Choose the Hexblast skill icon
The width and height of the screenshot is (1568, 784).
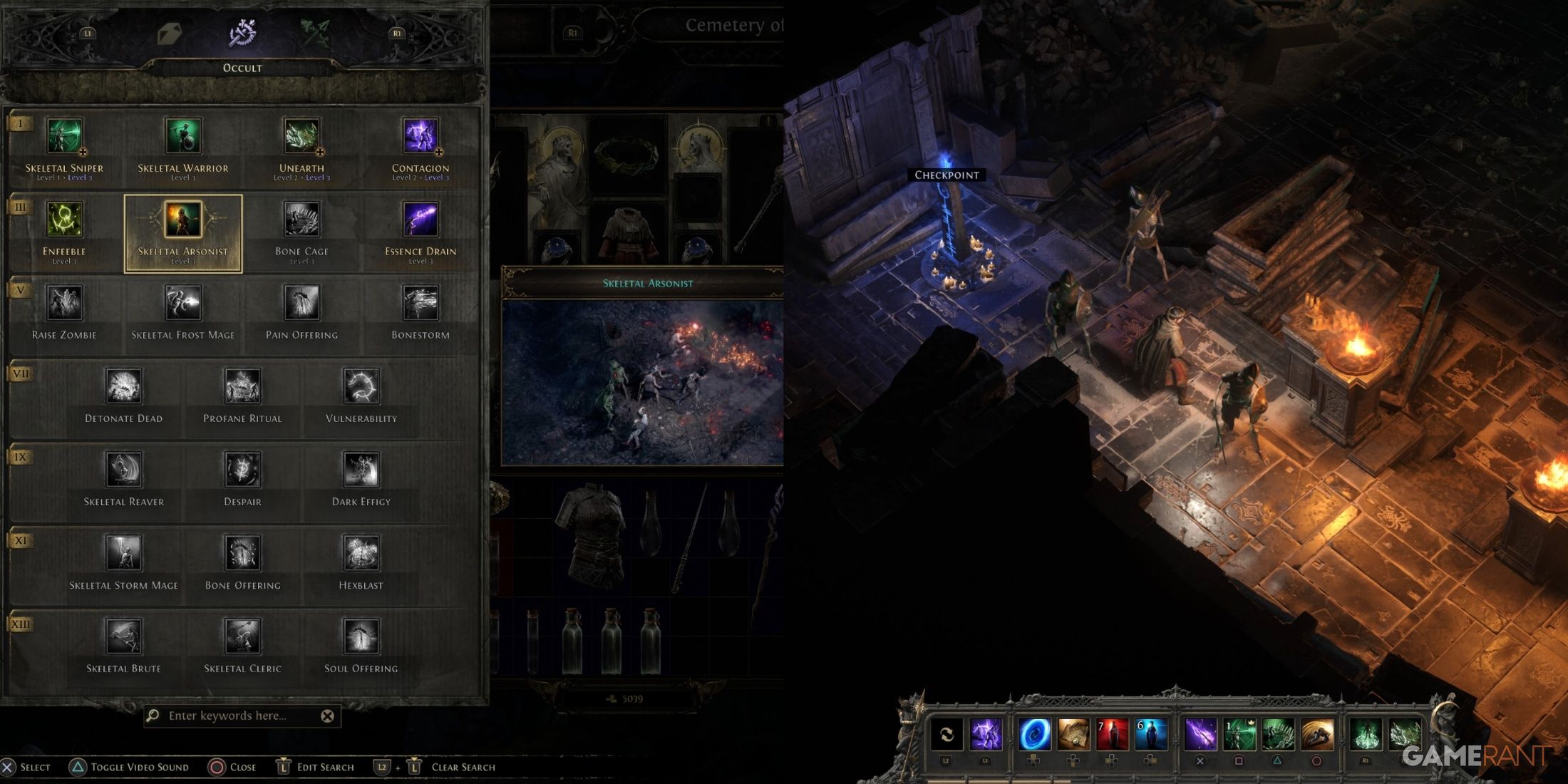361,551
